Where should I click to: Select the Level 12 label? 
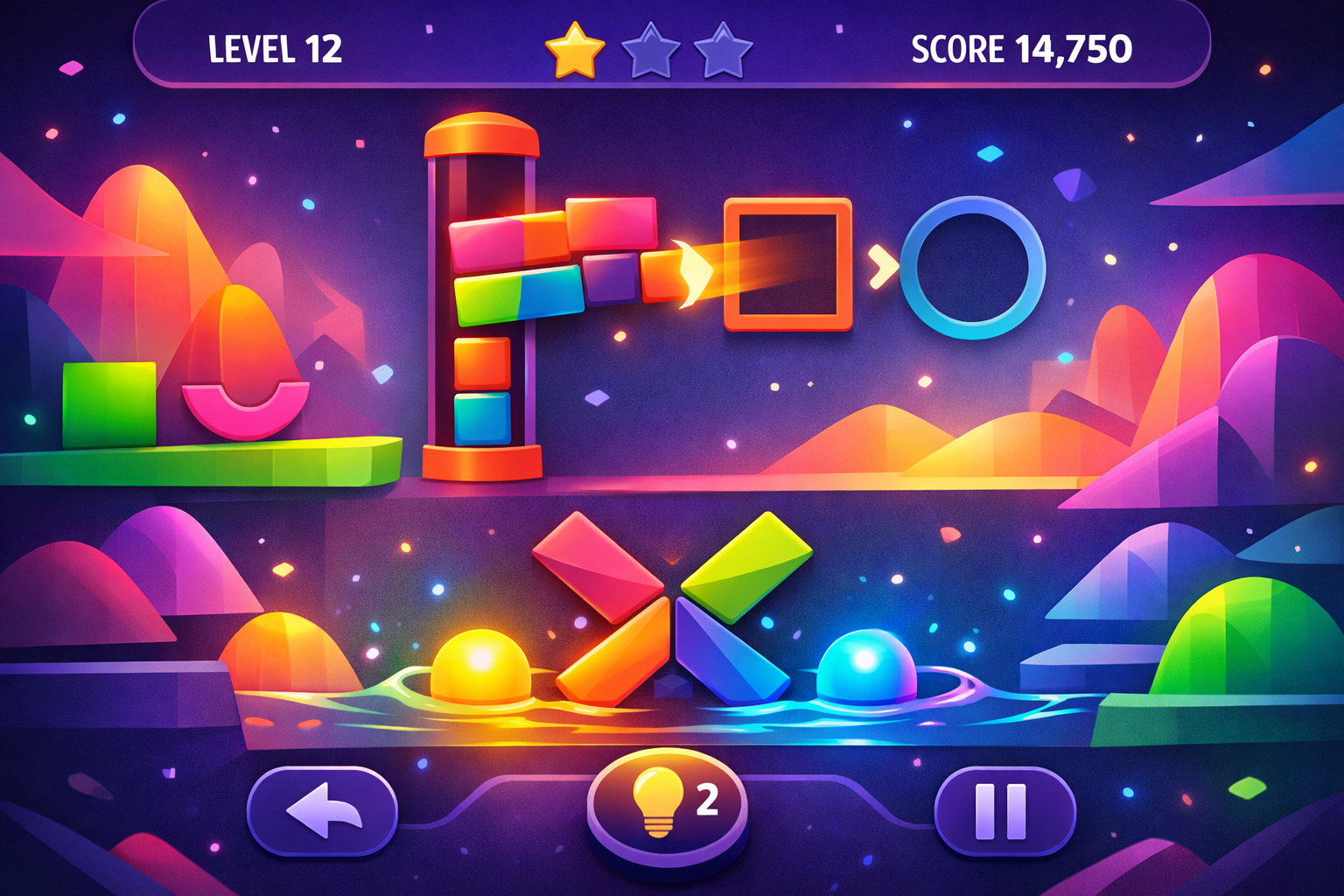pyautogui.click(x=276, y=48)
